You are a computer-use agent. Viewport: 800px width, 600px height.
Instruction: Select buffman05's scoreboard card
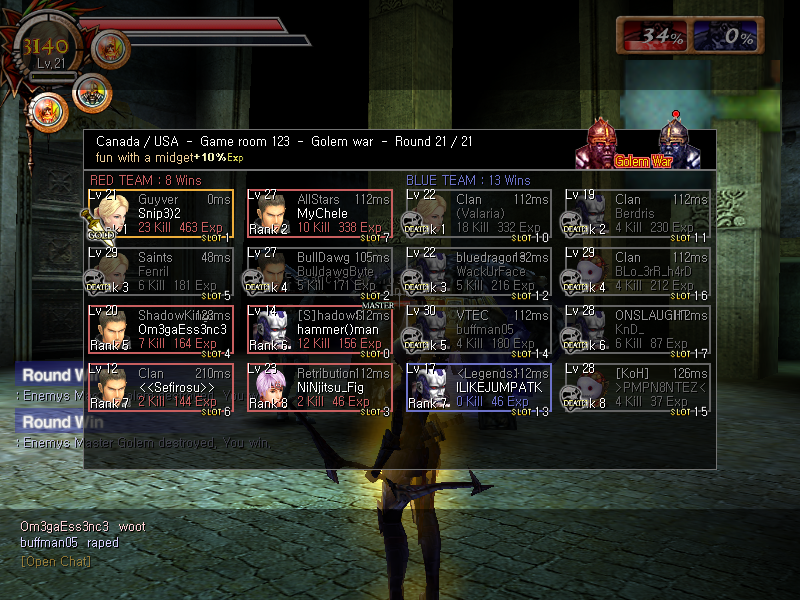478,330
